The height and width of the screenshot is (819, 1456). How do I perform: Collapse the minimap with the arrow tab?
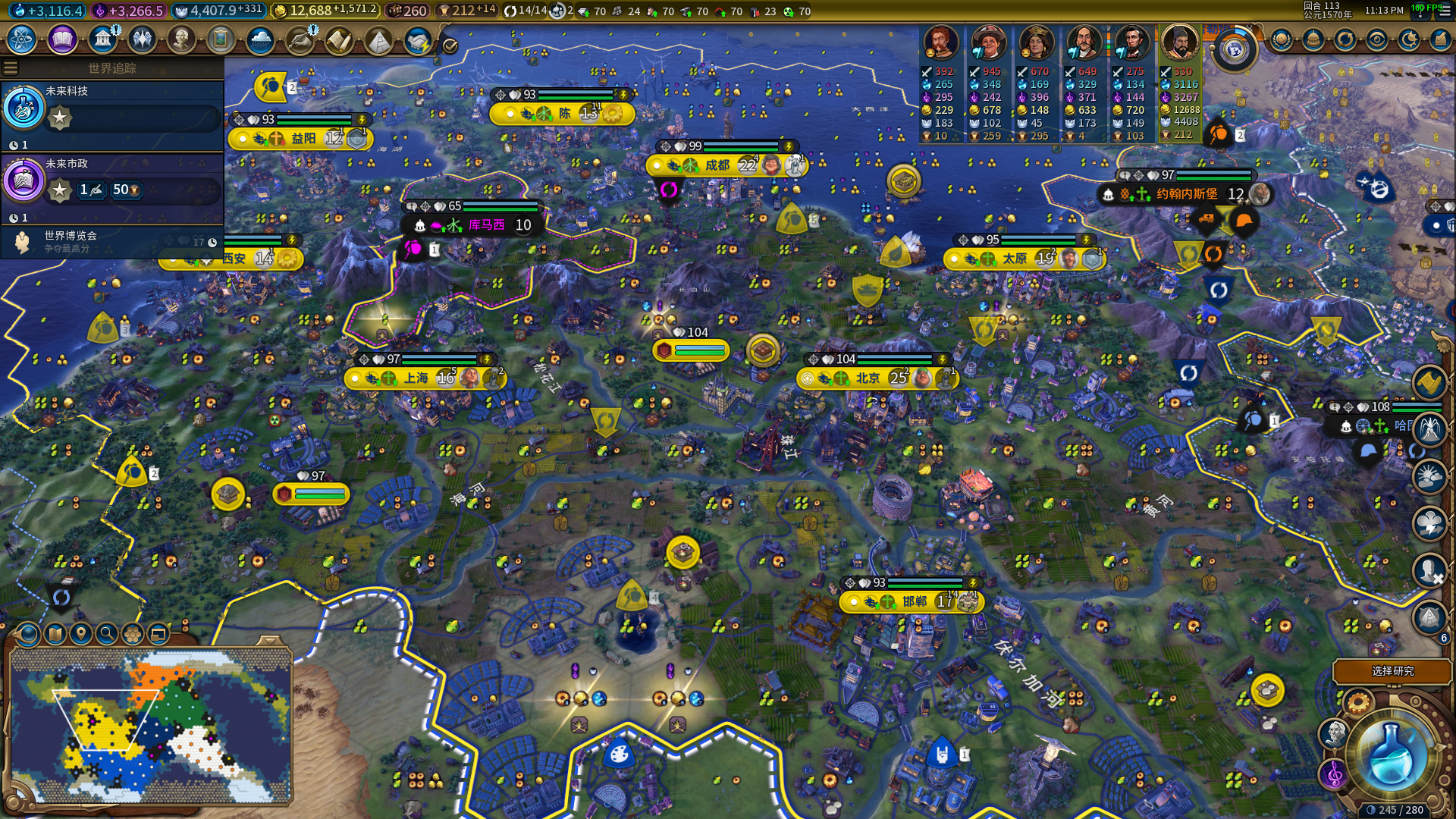[x=269, y=642]
